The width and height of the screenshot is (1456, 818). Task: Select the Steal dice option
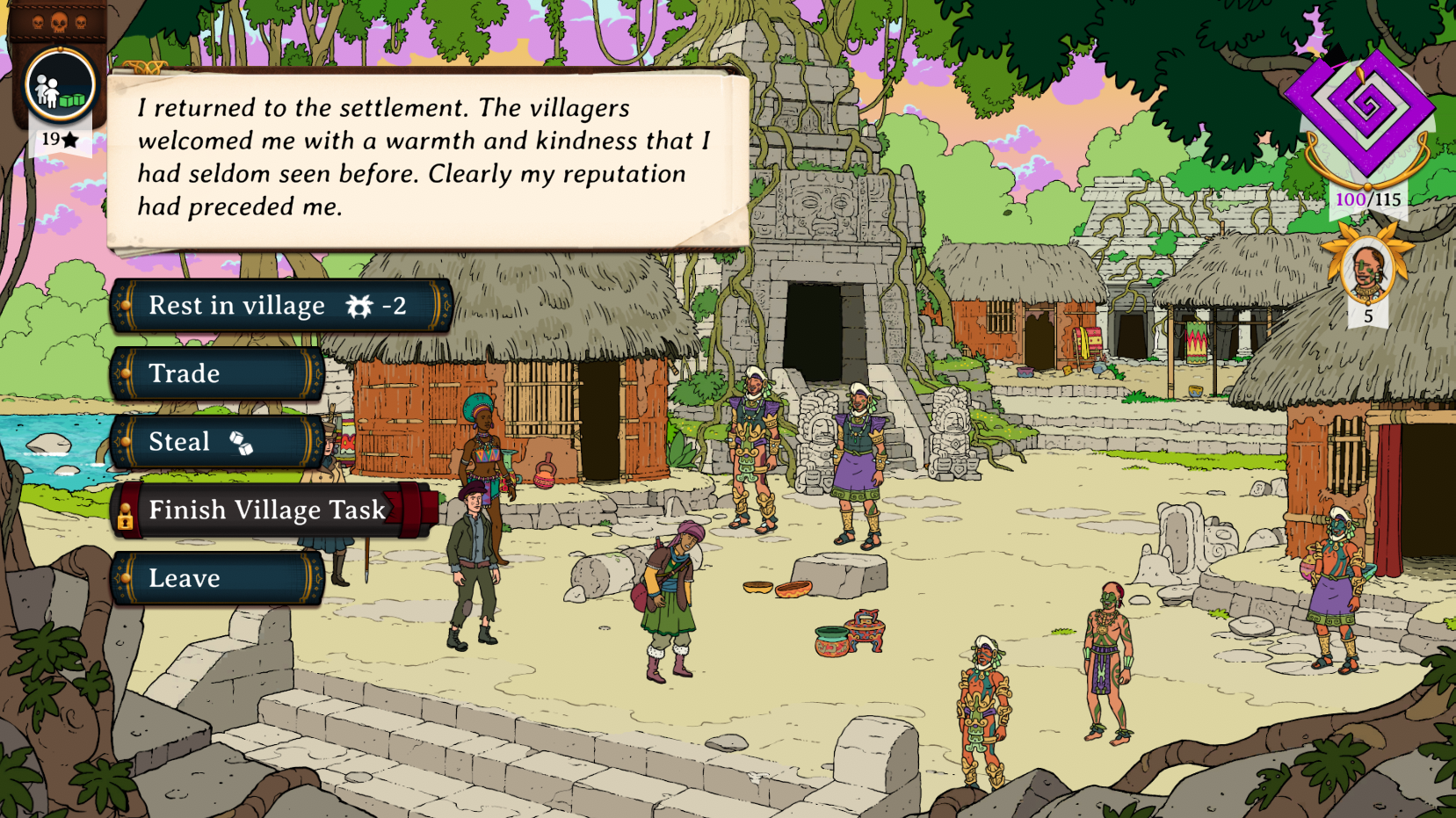pyautogui.click(x=217, y=442)
